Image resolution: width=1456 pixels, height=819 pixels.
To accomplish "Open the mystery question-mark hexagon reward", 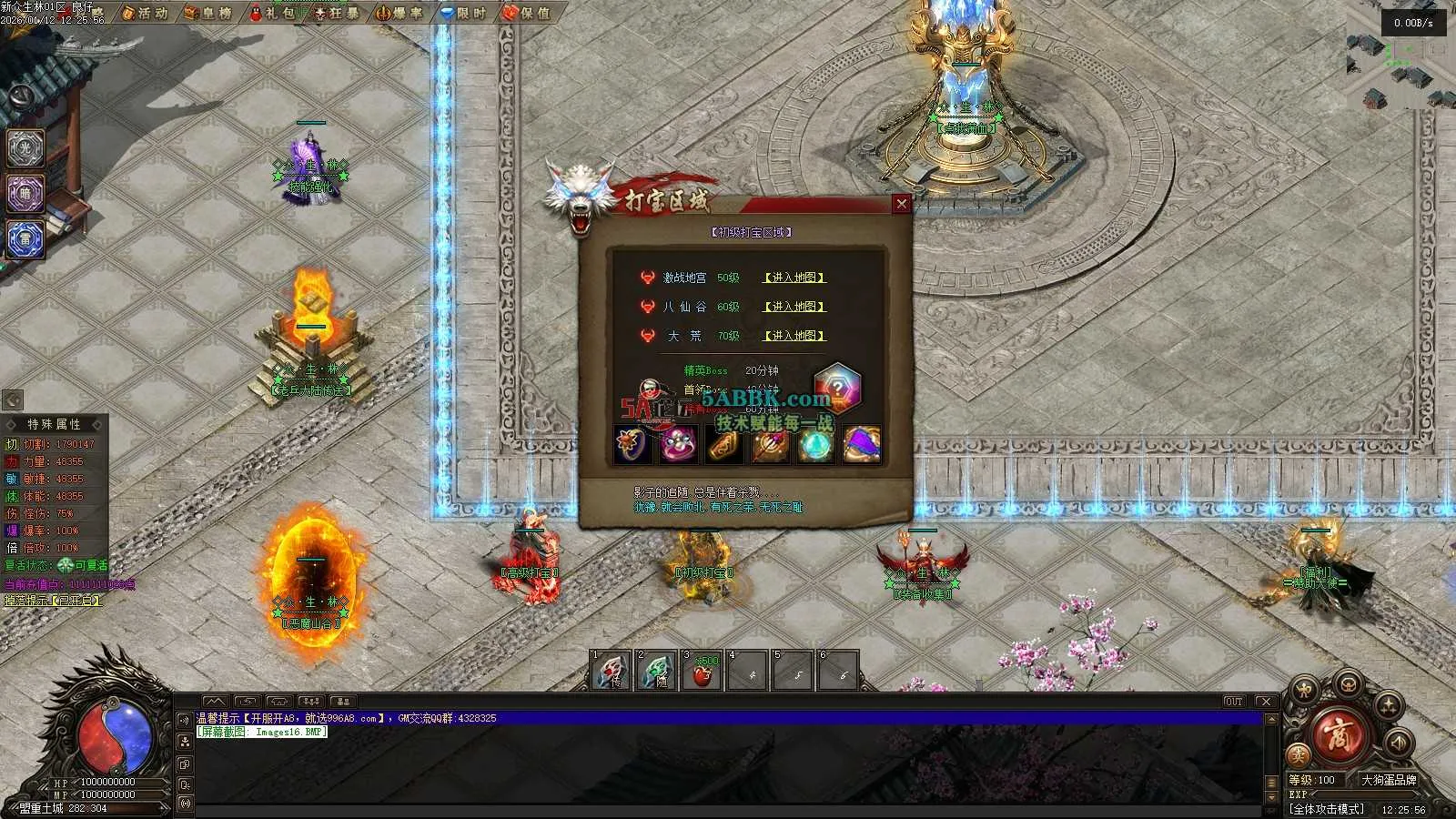I will 836,388.
